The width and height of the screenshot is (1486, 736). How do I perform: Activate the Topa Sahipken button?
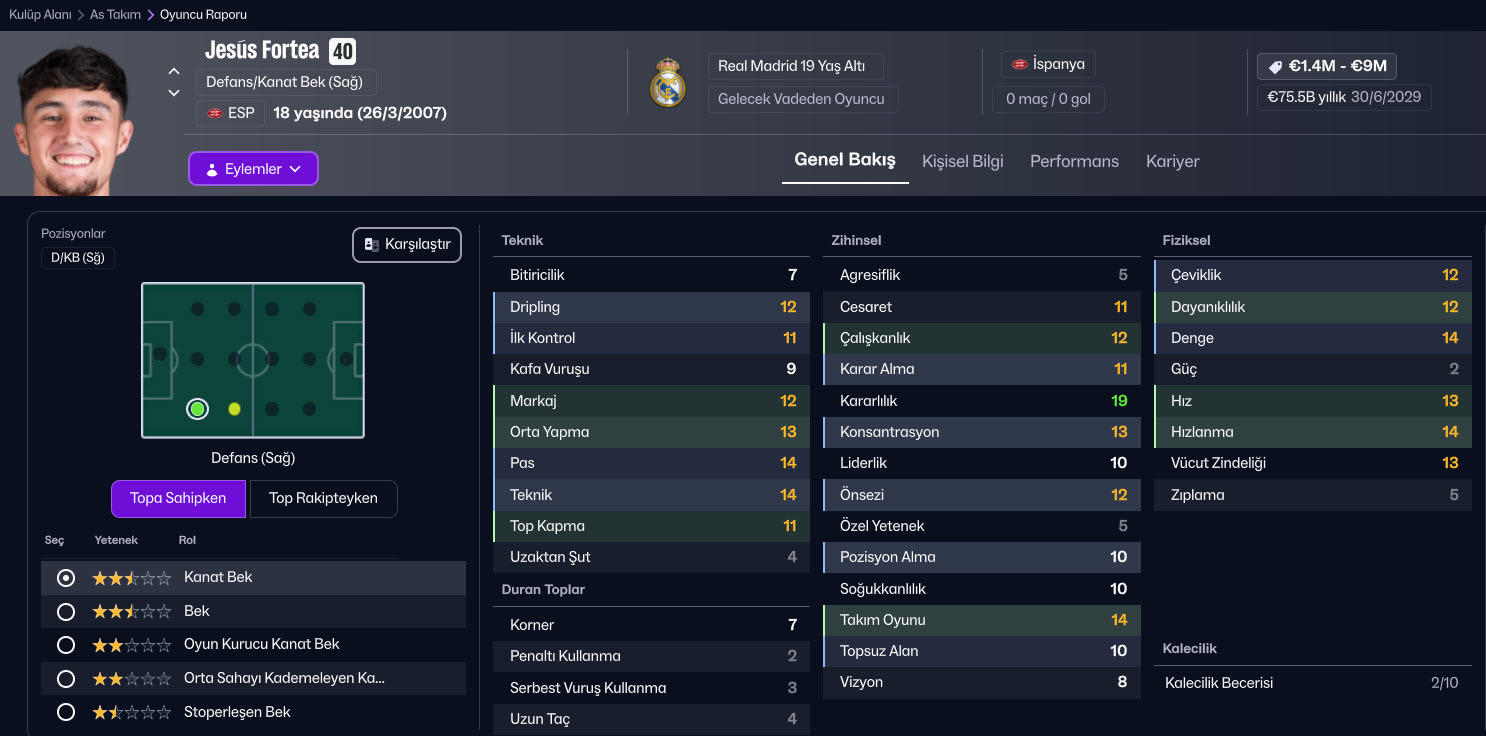178,498
